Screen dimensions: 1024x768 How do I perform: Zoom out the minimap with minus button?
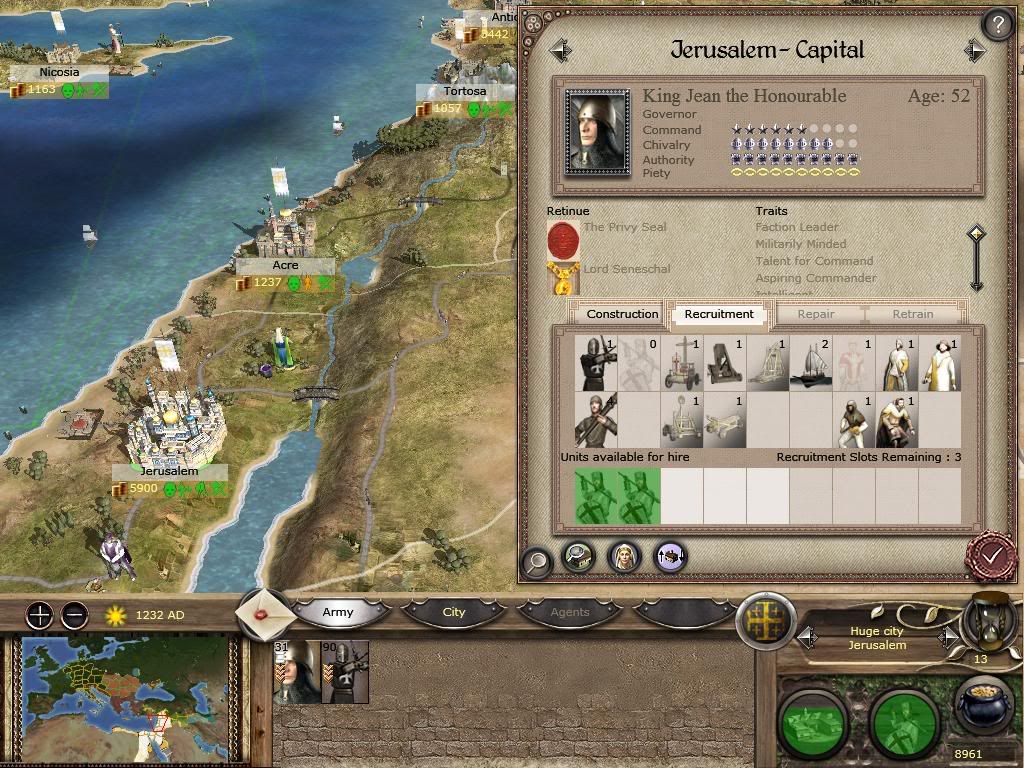pos(74,615)
